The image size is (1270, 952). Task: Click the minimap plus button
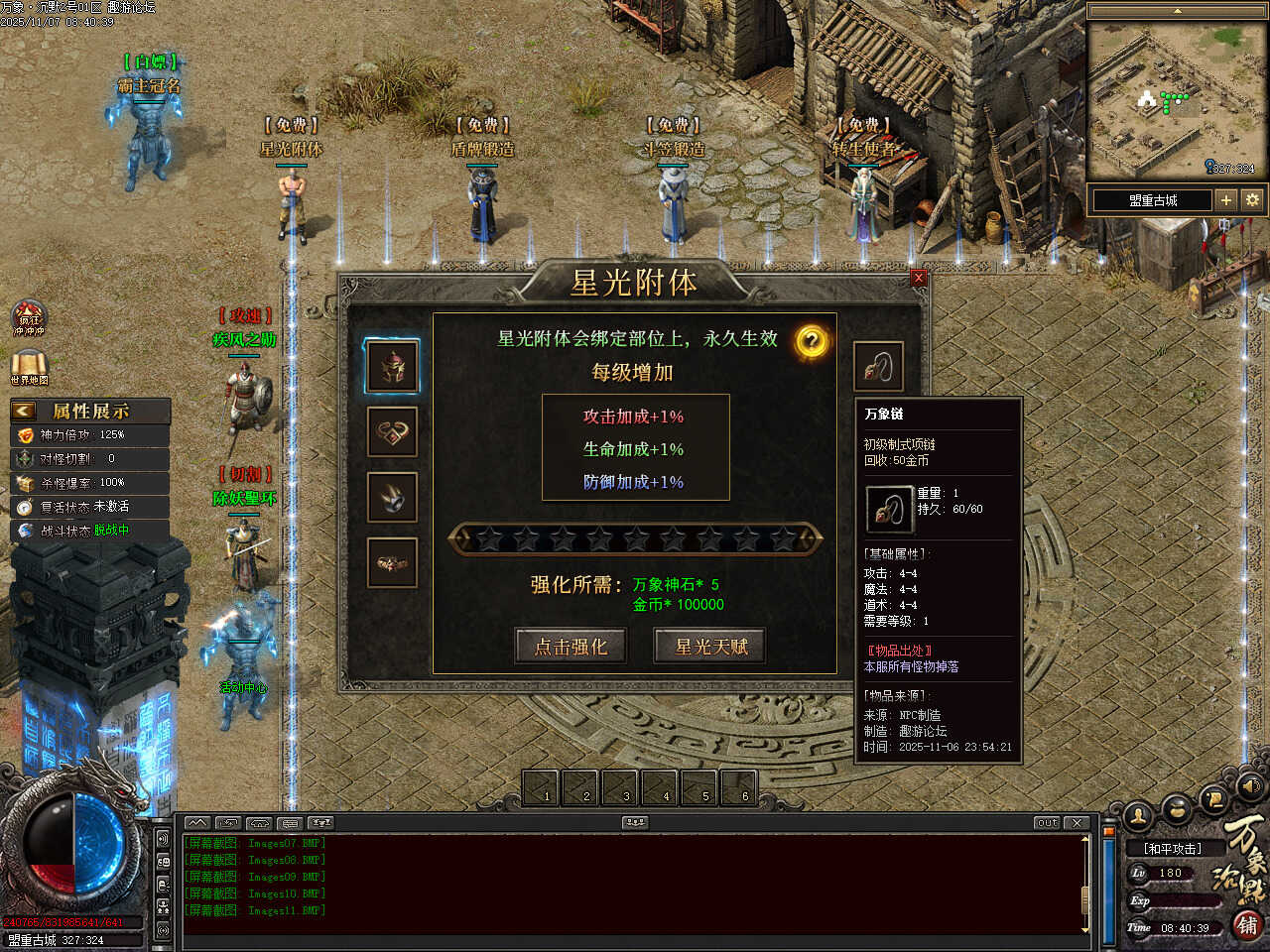1226,200
